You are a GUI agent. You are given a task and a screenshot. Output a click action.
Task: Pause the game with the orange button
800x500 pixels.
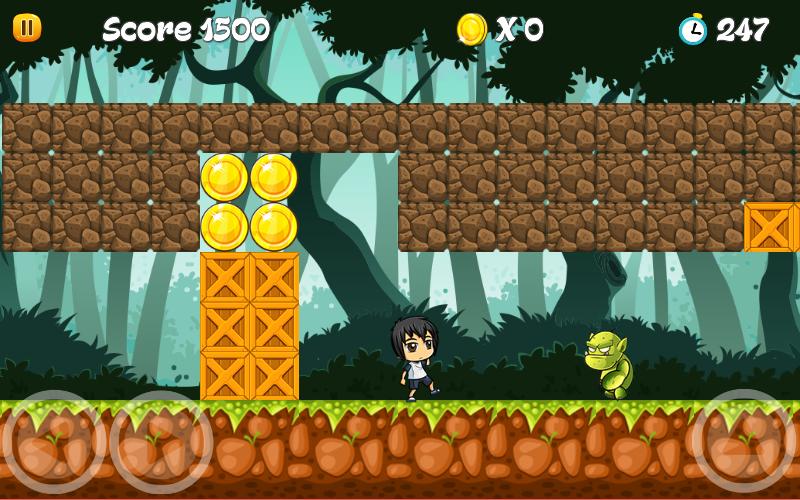[x=27, y=28]
